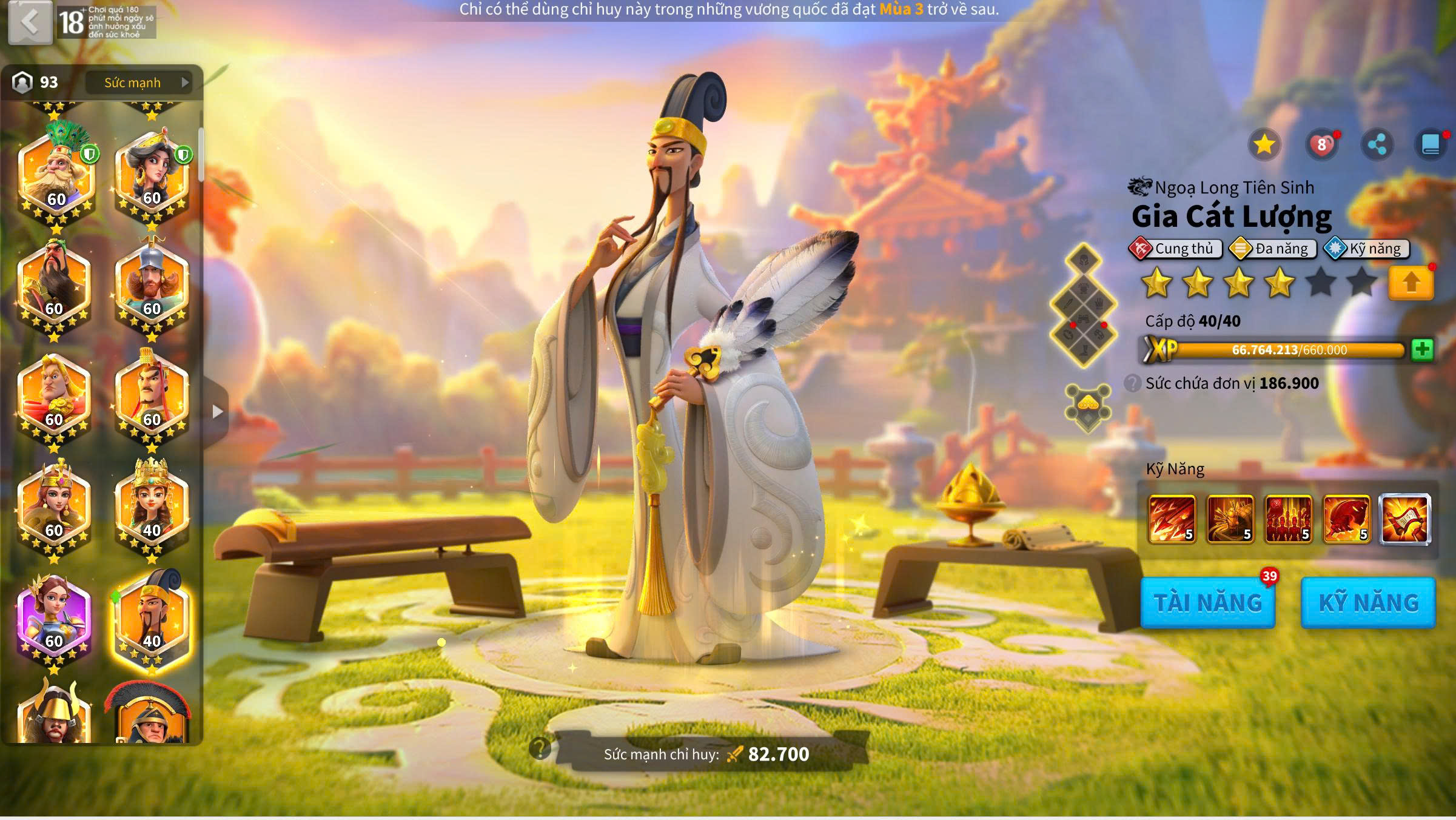Image resolution: width=1456 pixels, height=820 pixels.
Task: Select the purple-framed female commander
Action: (55, 620)
